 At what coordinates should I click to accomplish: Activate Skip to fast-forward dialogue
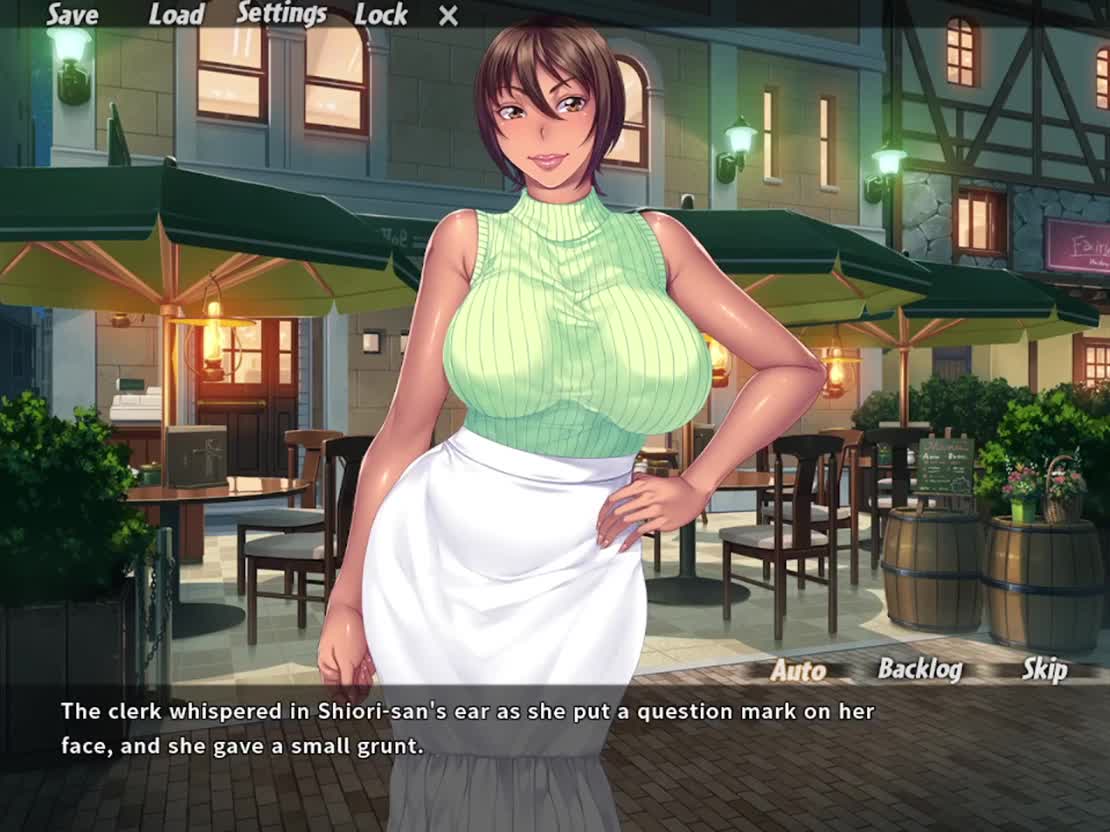coord(1044,669)
